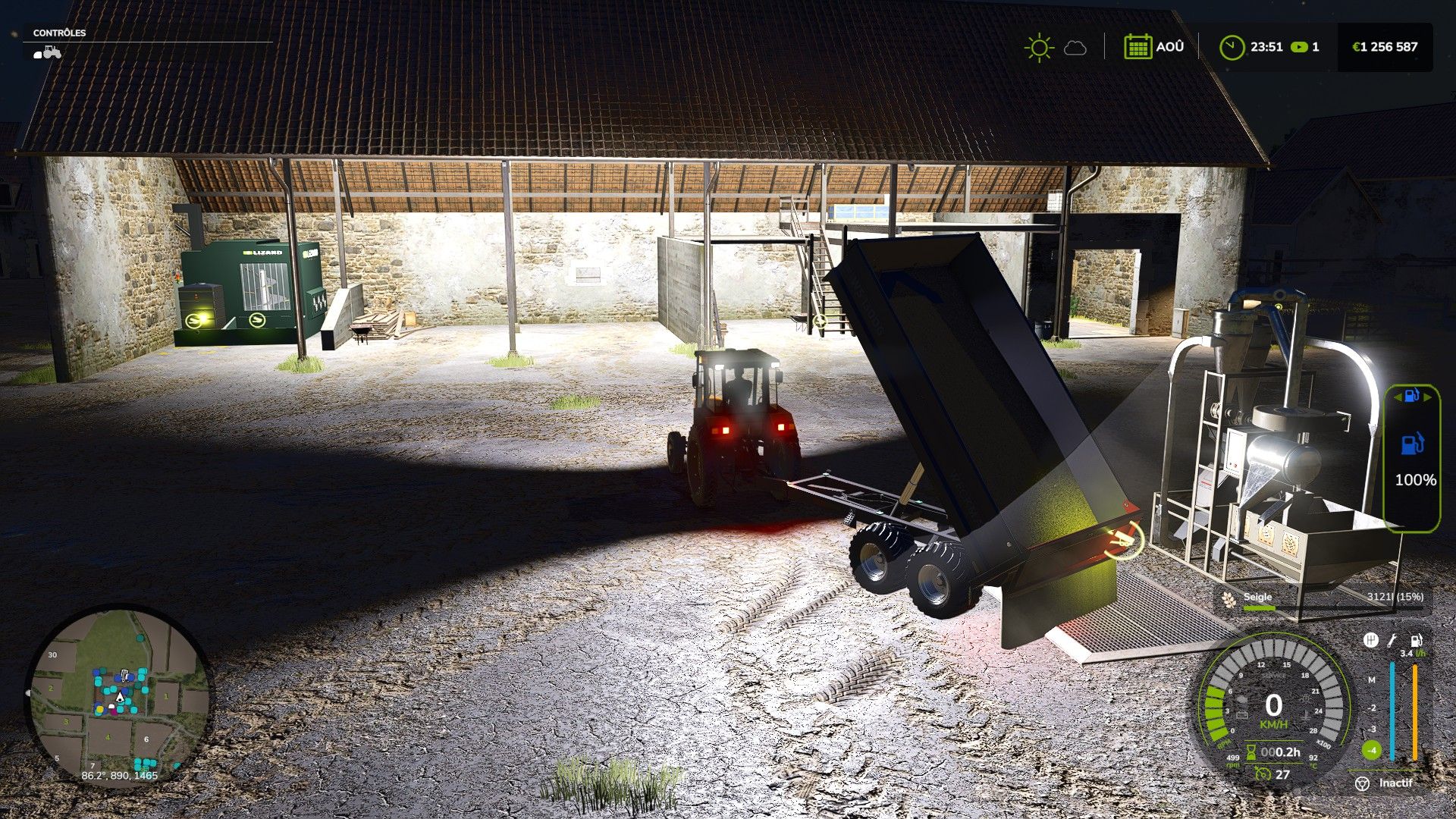This screenshot has height=819, width=1456.
Task: Click the cloud forecast icon
Action: (1075, 49)
